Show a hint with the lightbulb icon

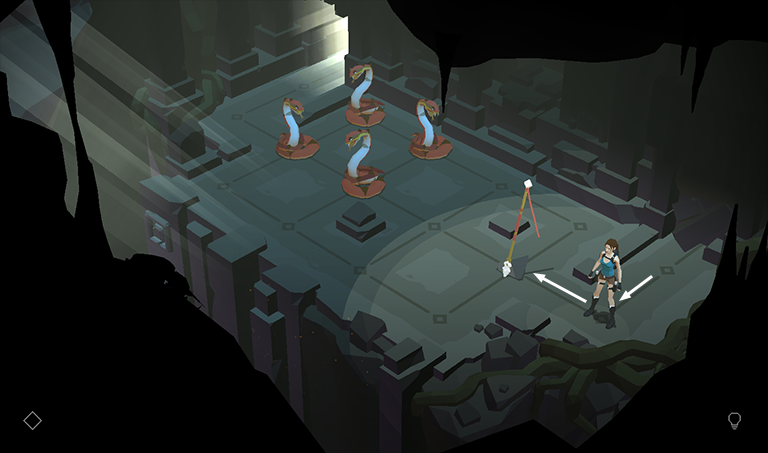[735, 420]
